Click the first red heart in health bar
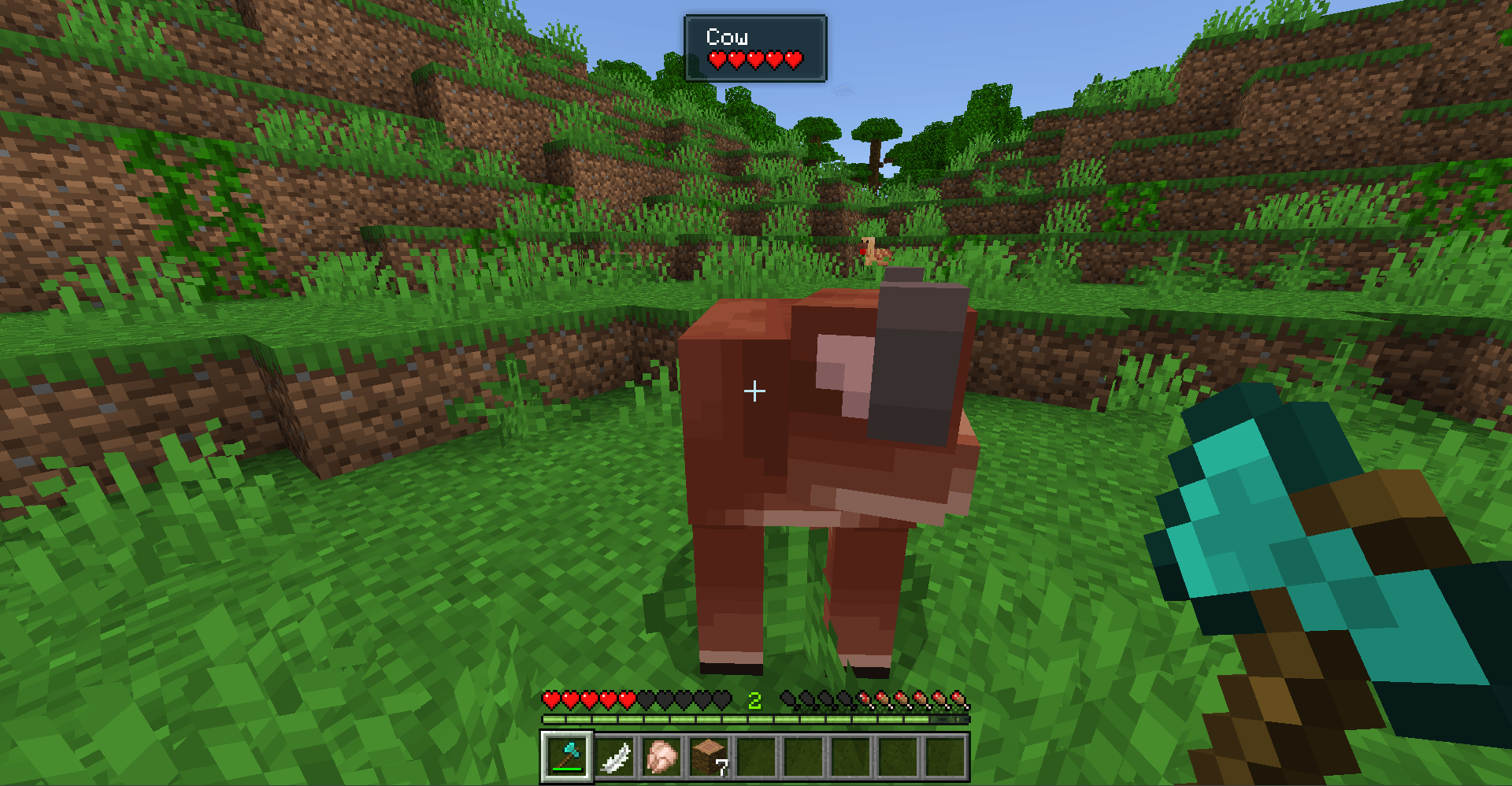Viewport: 1512px width, 786px height. coord(552,699)
